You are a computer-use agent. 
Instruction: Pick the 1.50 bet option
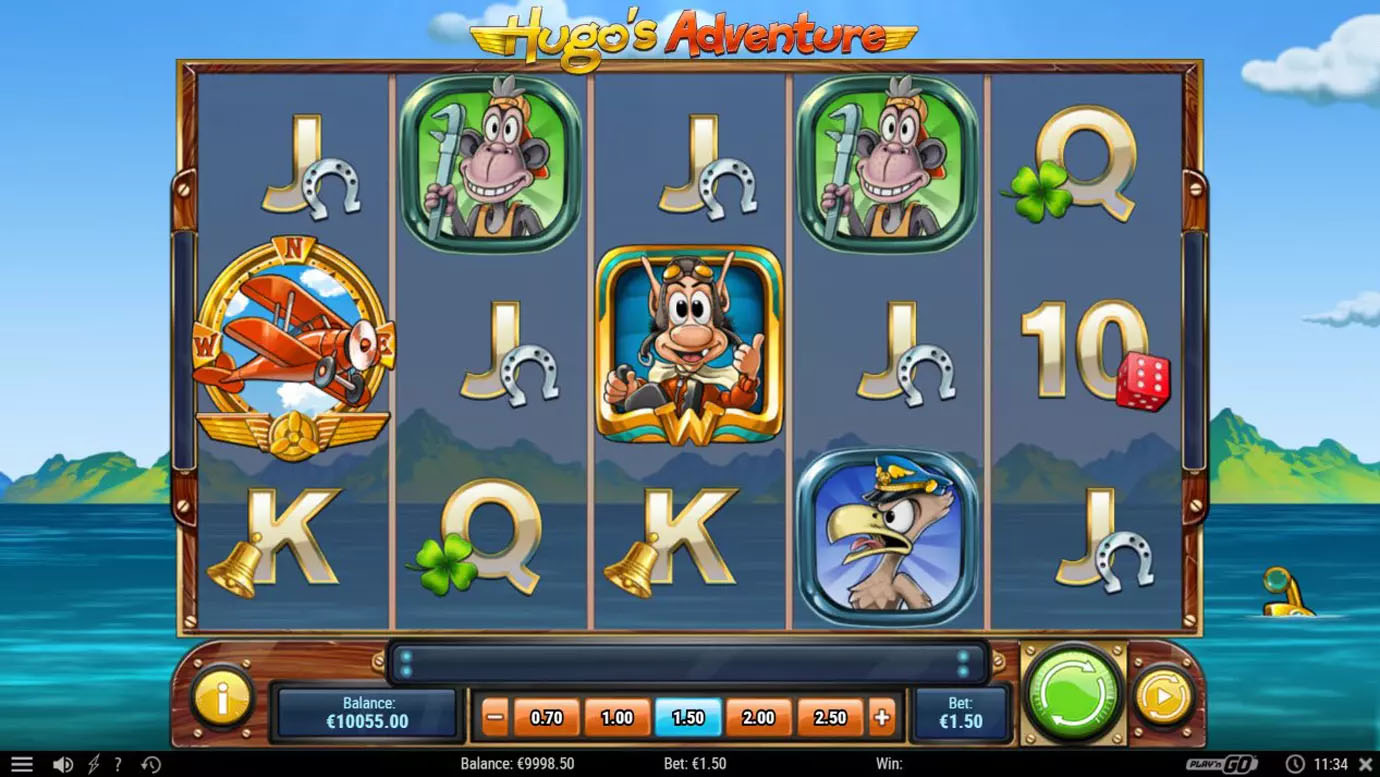(x=688, y=717)
